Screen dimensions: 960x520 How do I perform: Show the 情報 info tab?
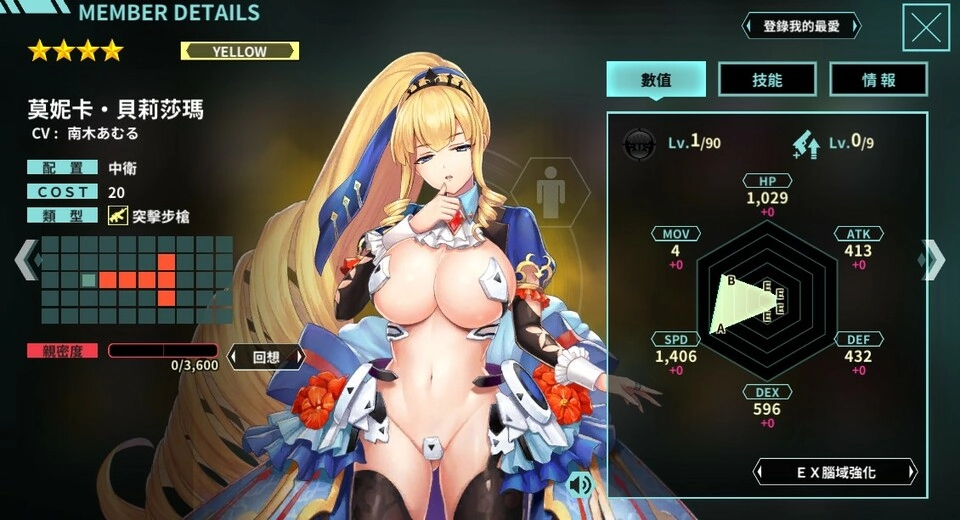click(x=878, y=80)
